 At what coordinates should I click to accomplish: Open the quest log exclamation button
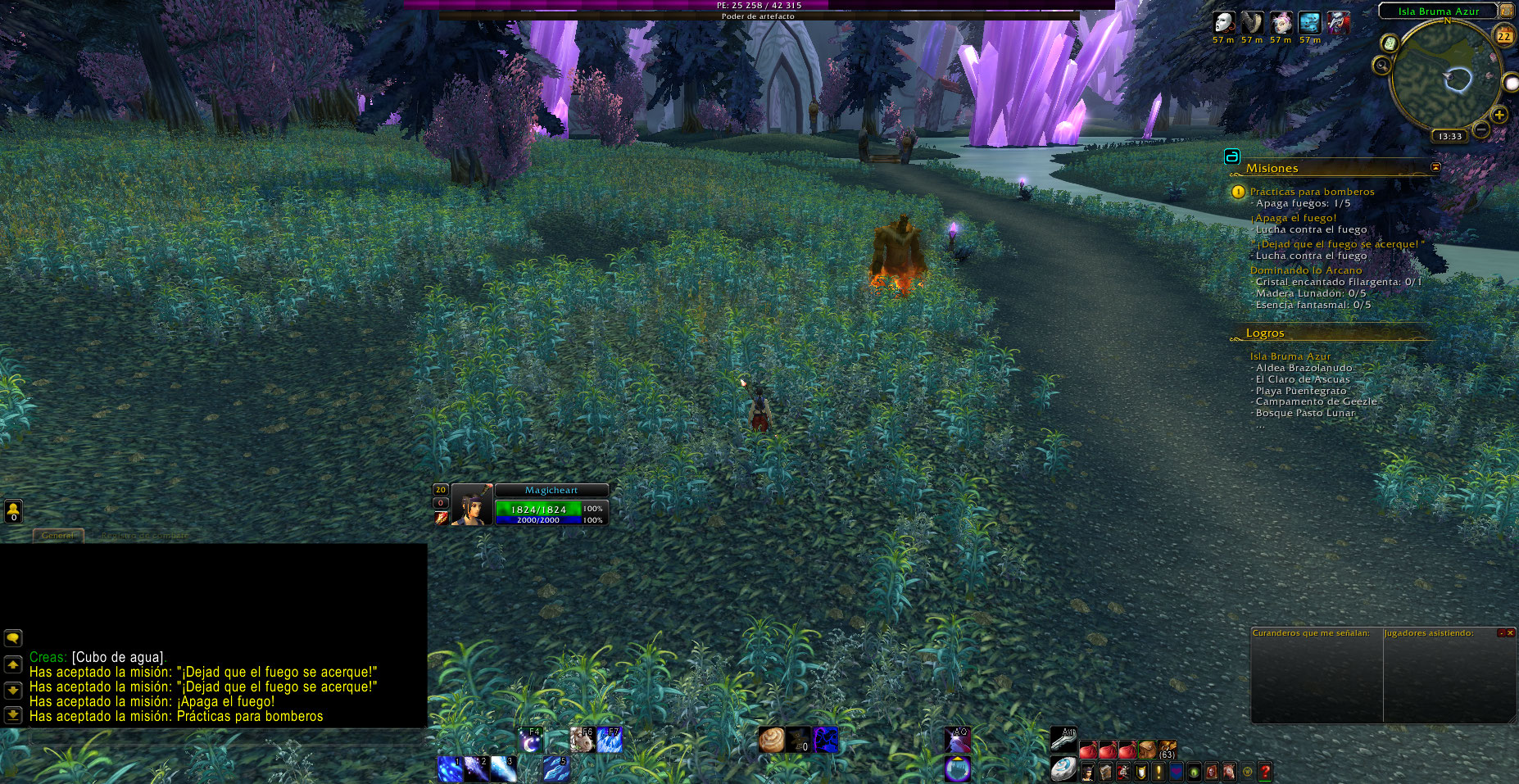[1159, 772]
